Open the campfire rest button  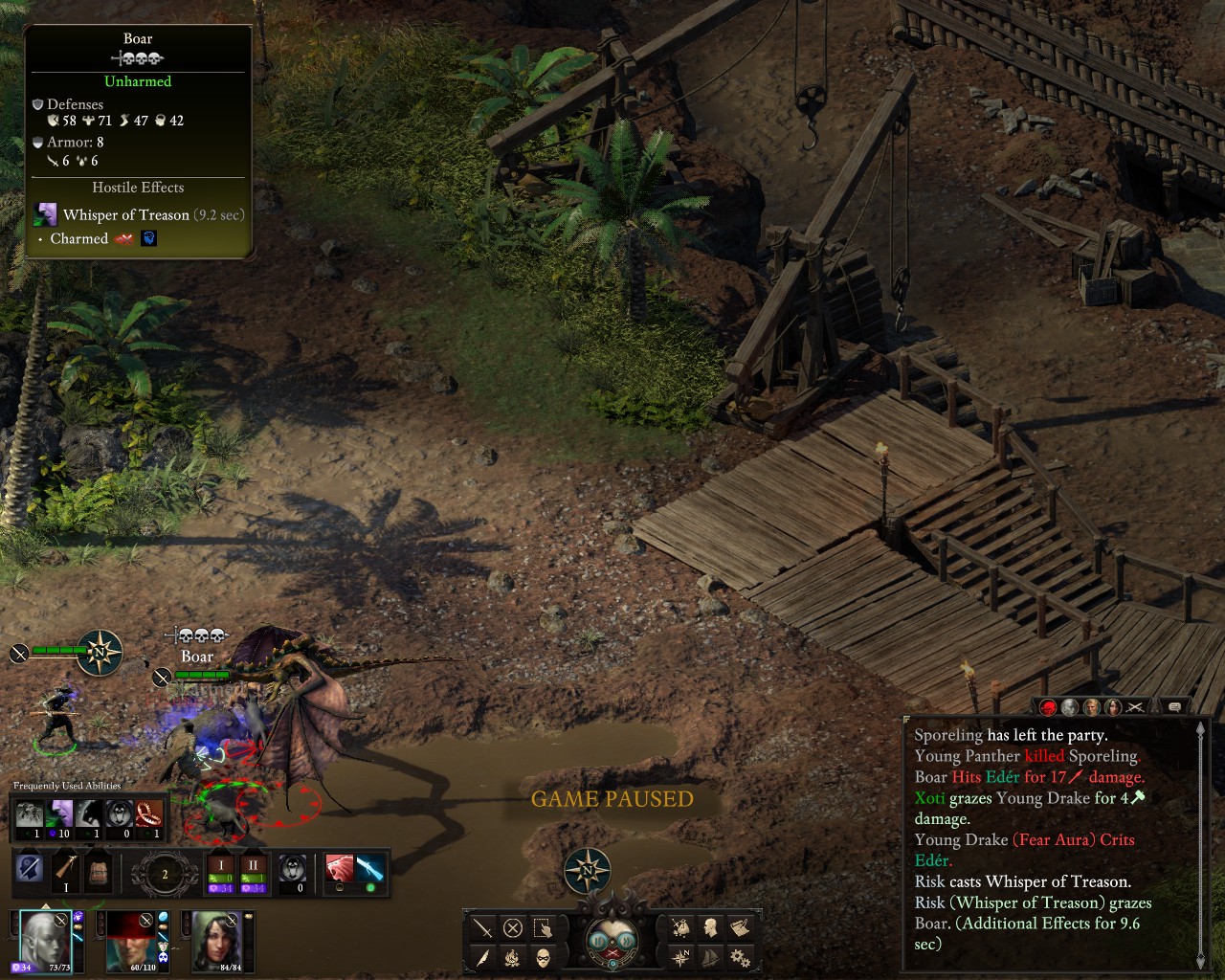coord(513,957)
